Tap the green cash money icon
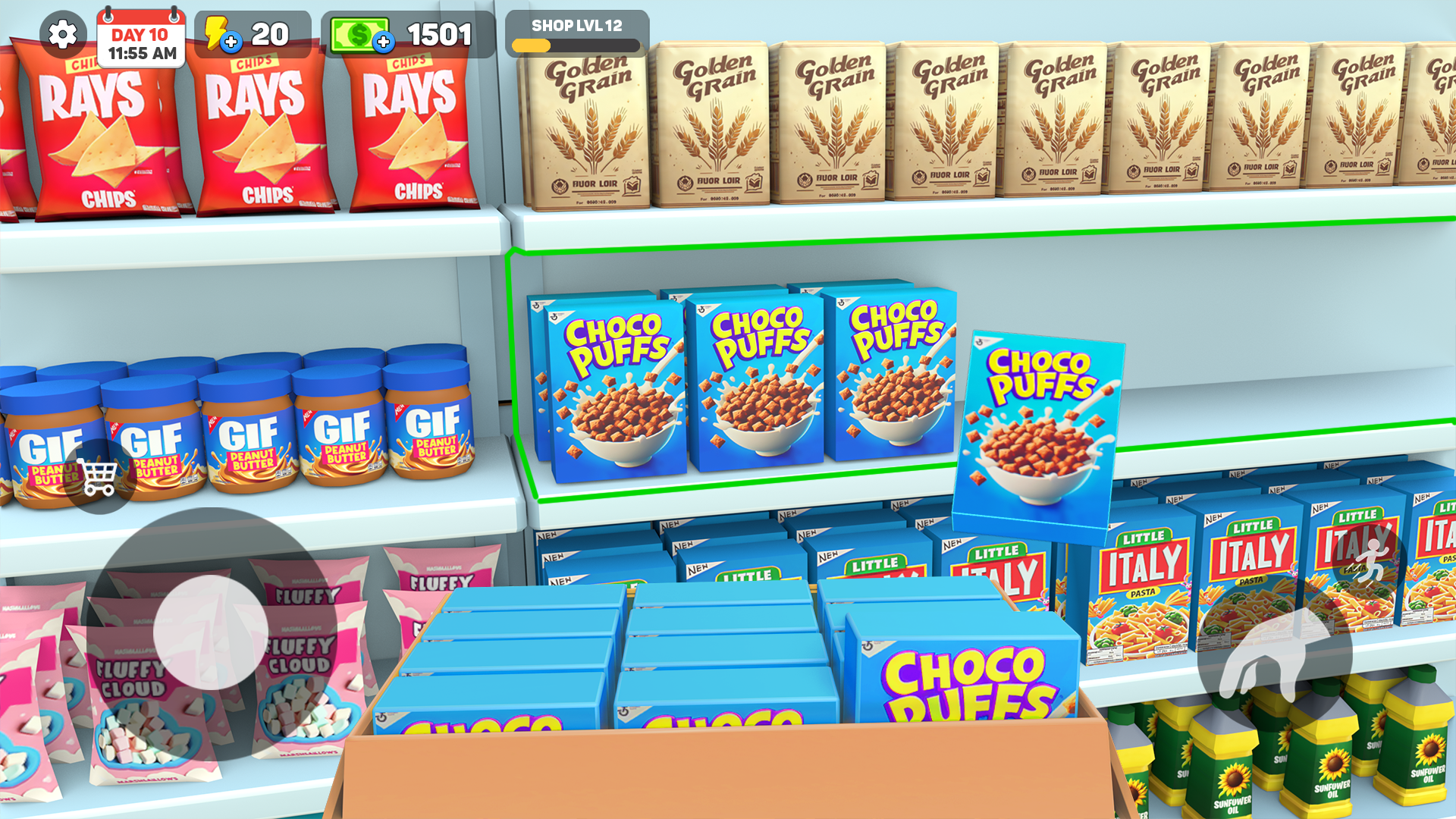This screenshot has width=1456, height=819. click(x=360, y=33)
